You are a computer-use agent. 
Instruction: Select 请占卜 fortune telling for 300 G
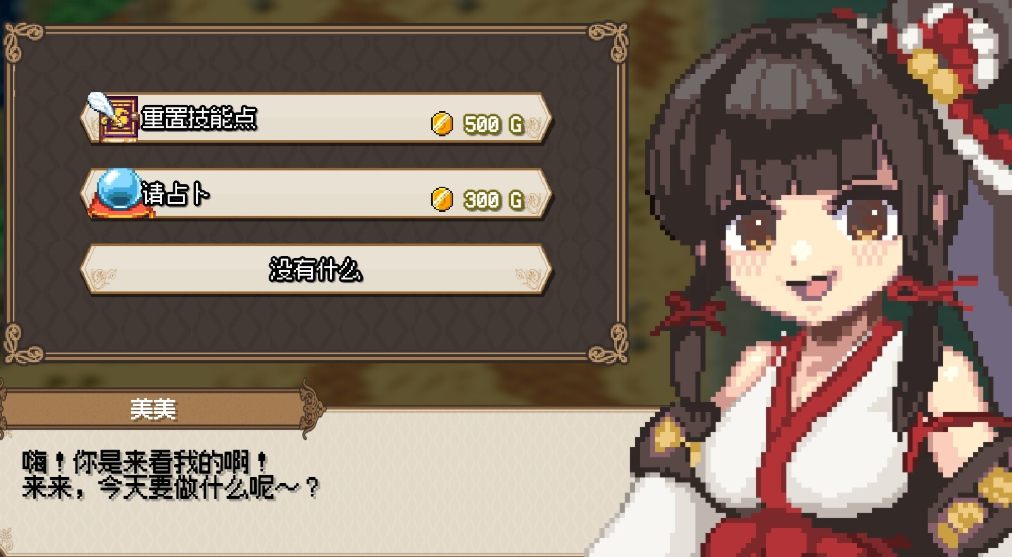click(x=315, y=195)
